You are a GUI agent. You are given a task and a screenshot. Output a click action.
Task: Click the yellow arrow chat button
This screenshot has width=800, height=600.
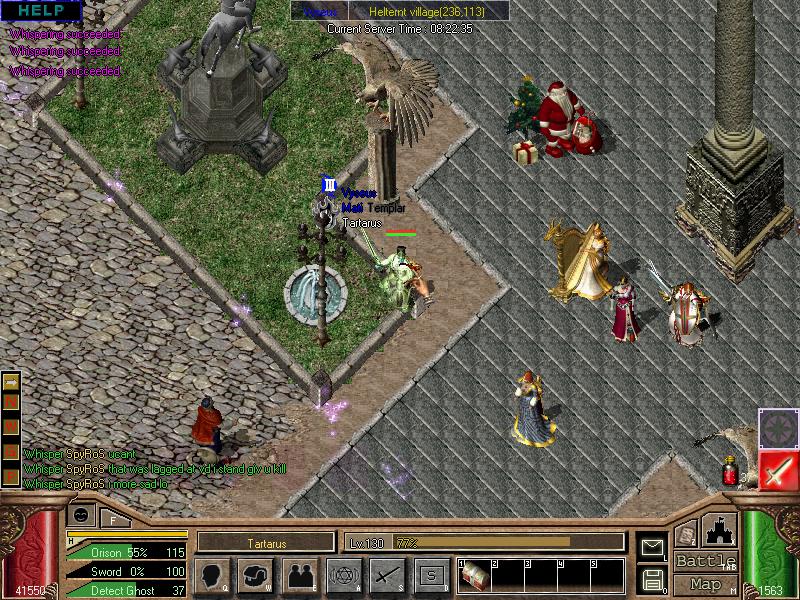(x=12, y=381)
